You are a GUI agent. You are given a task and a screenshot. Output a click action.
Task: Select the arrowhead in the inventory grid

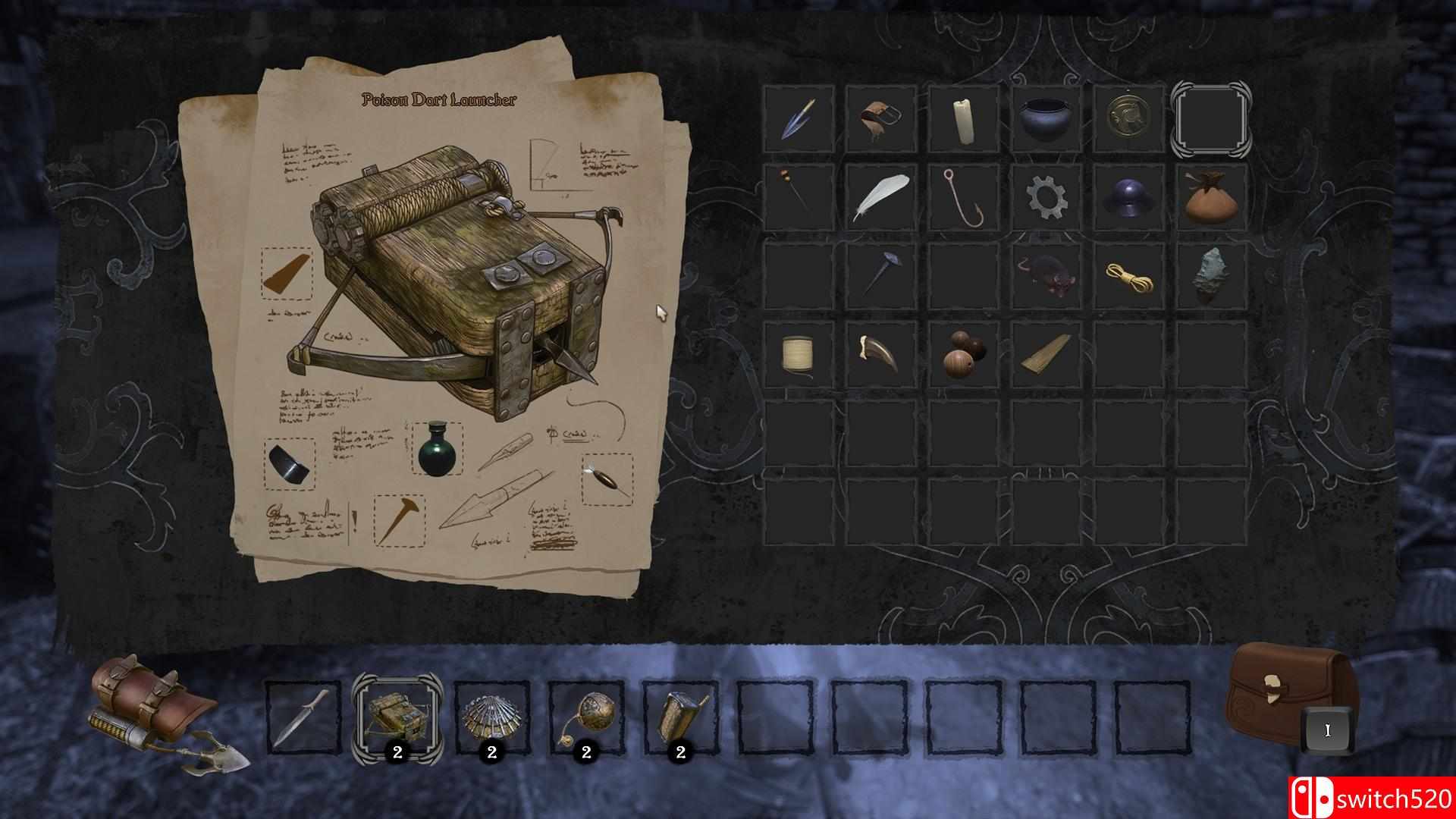point(798,120)
